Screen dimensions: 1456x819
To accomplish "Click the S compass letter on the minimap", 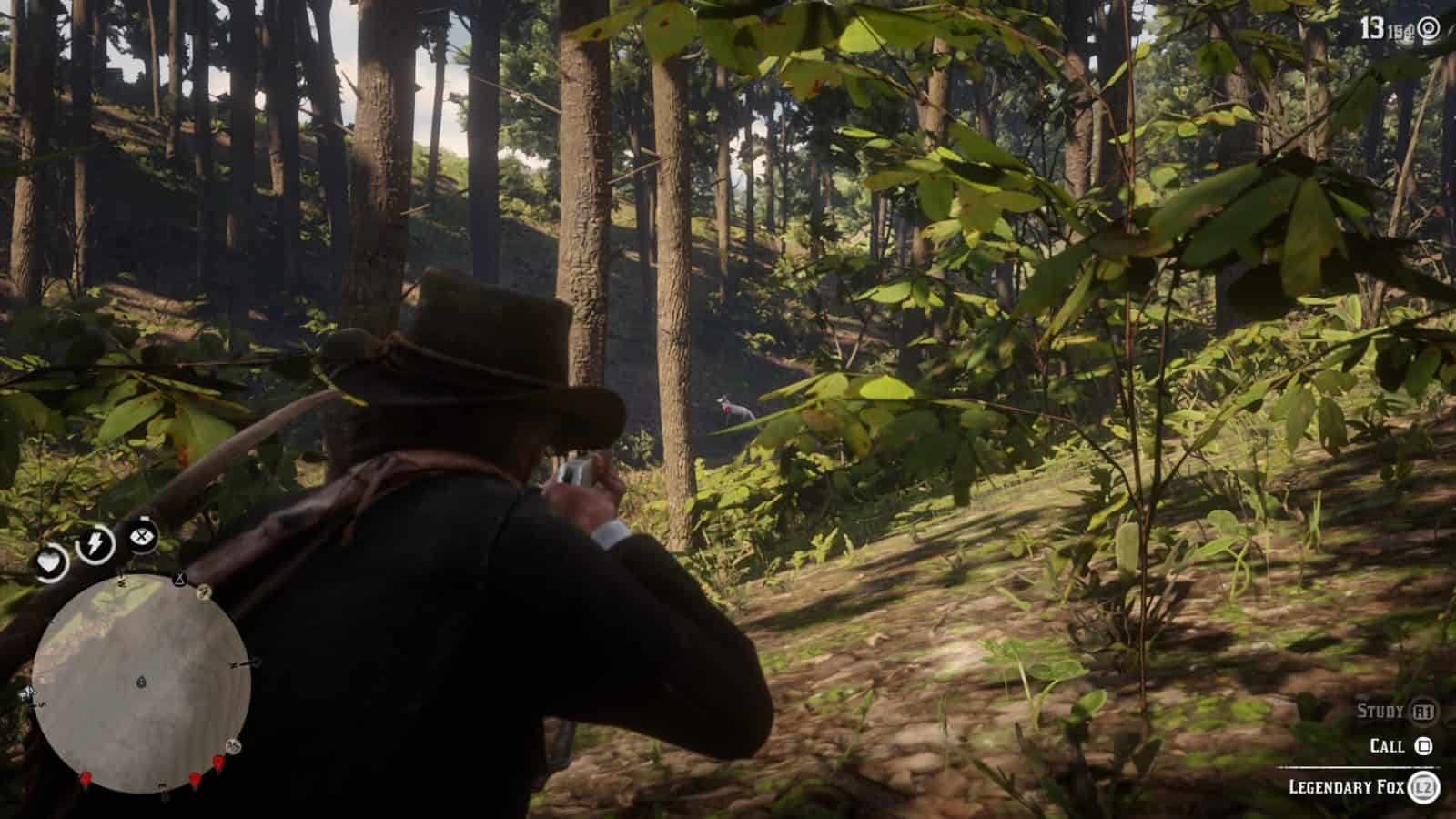I will (41, 704).
